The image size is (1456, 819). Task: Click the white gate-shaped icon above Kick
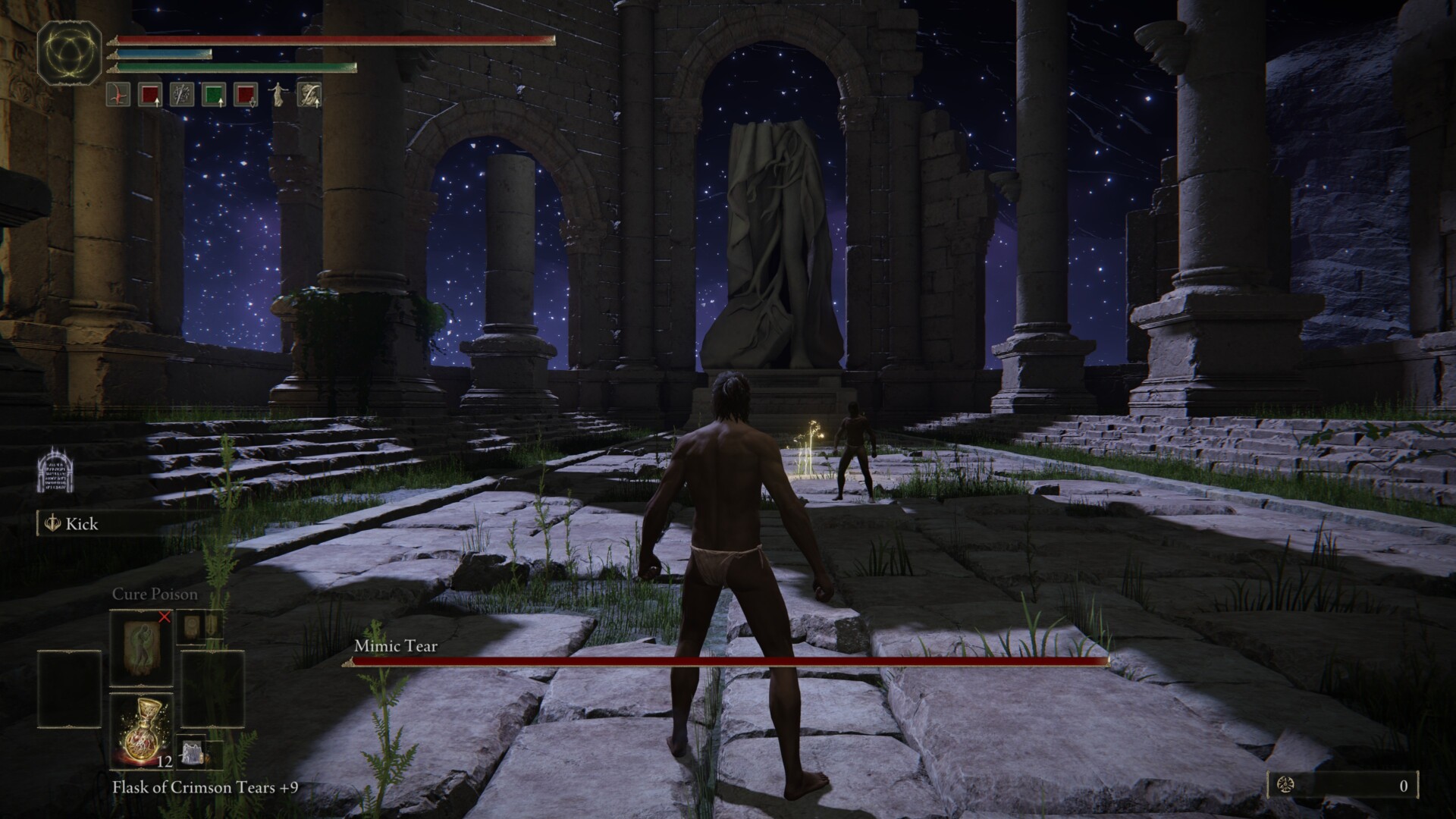pyautogui.click(x=55, y=469)
